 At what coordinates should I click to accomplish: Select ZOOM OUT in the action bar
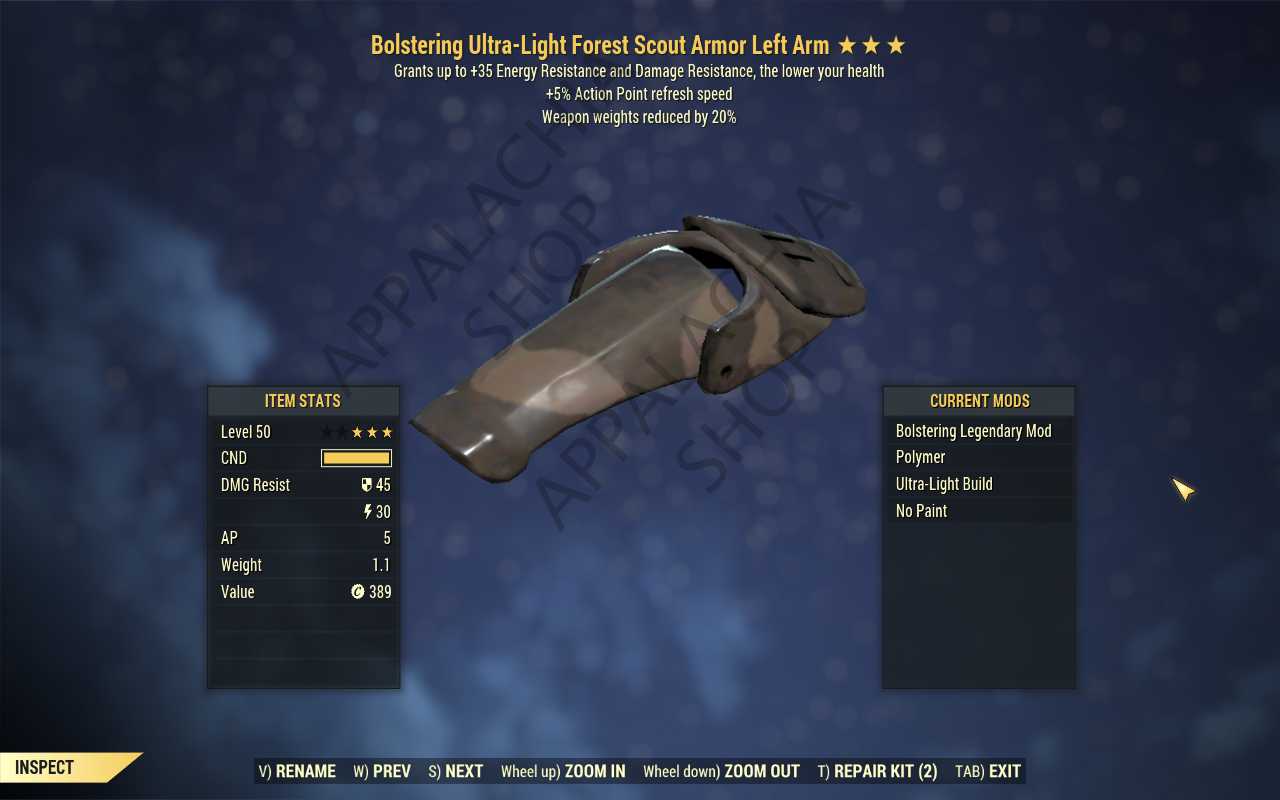721,771
